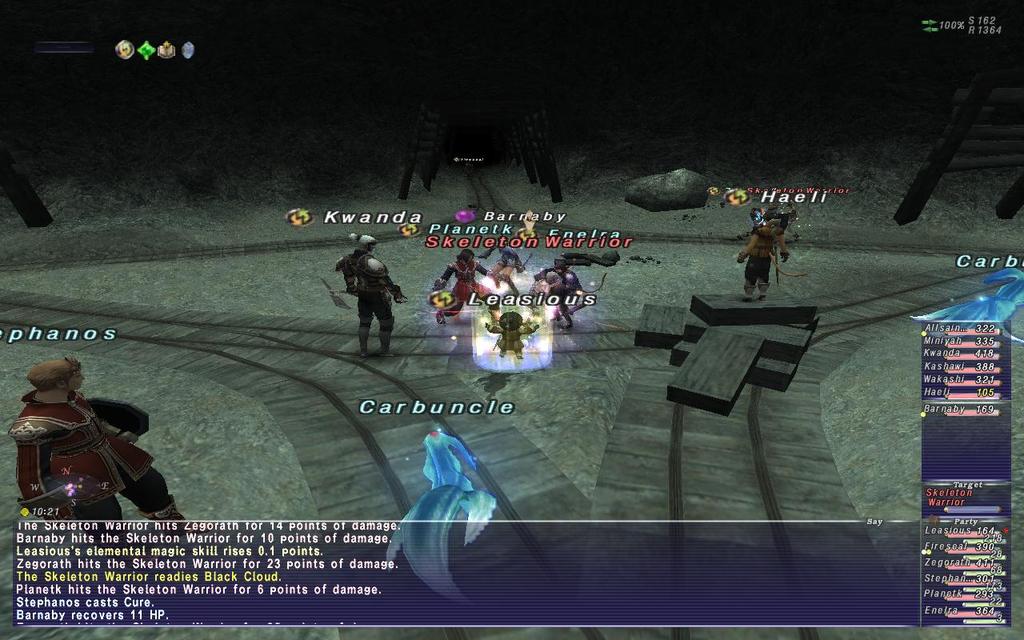Target Miniyah in the alliance list
The height and width of the screenshot is (640, 1024).
964,341
